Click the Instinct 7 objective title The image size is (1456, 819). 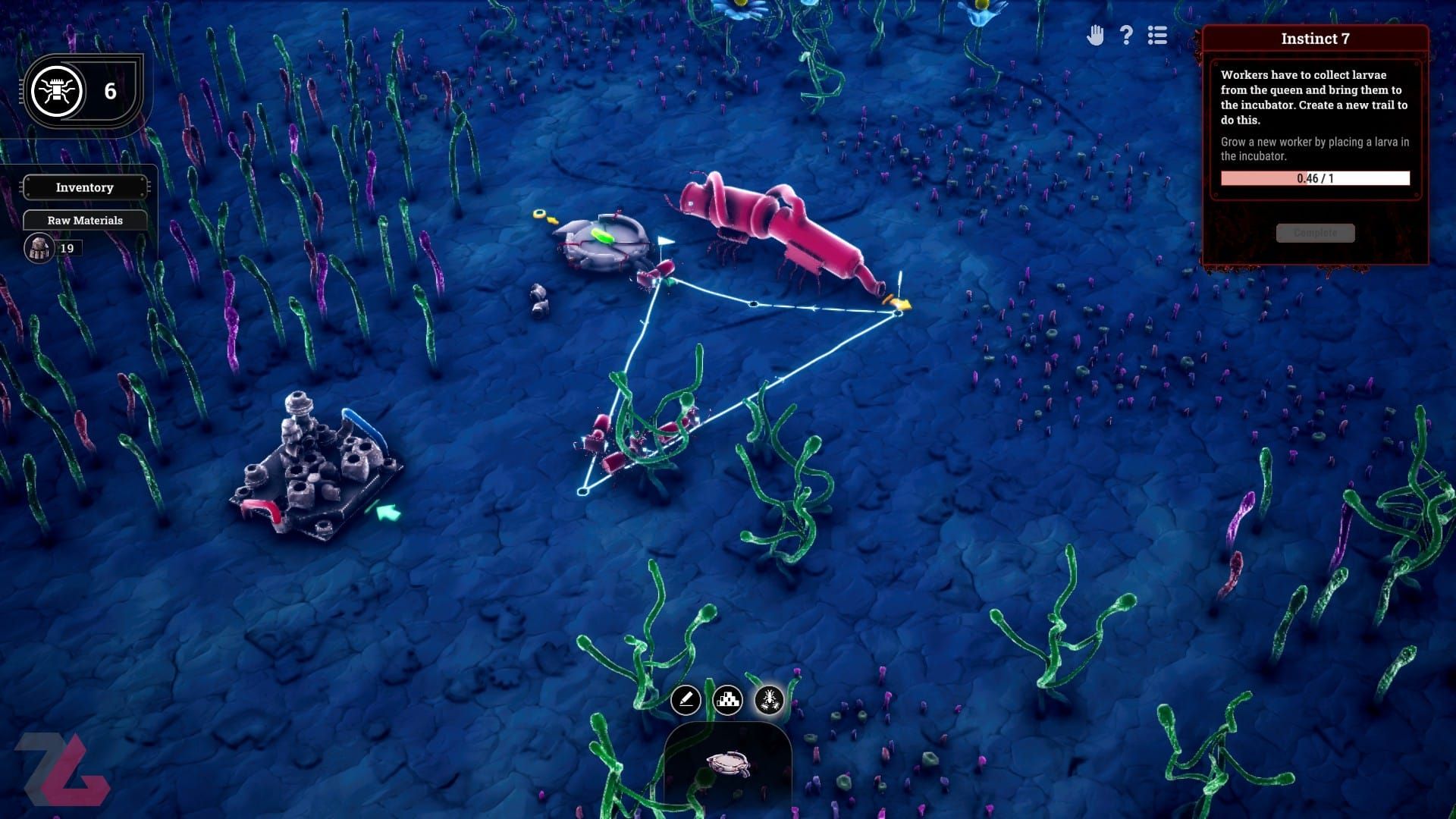click(x=1315, y=39)
